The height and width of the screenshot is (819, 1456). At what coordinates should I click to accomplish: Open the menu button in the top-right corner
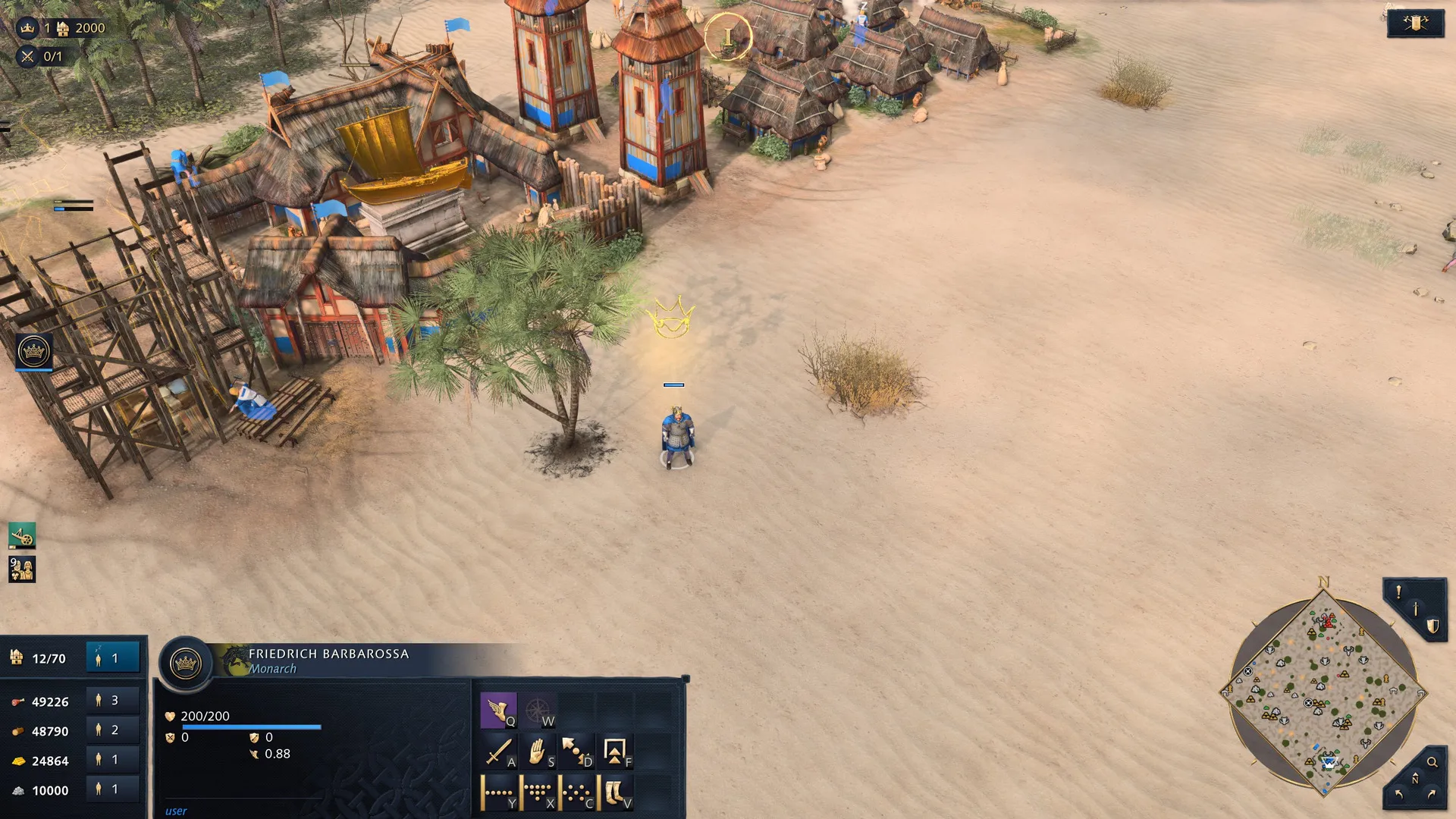1415,24
